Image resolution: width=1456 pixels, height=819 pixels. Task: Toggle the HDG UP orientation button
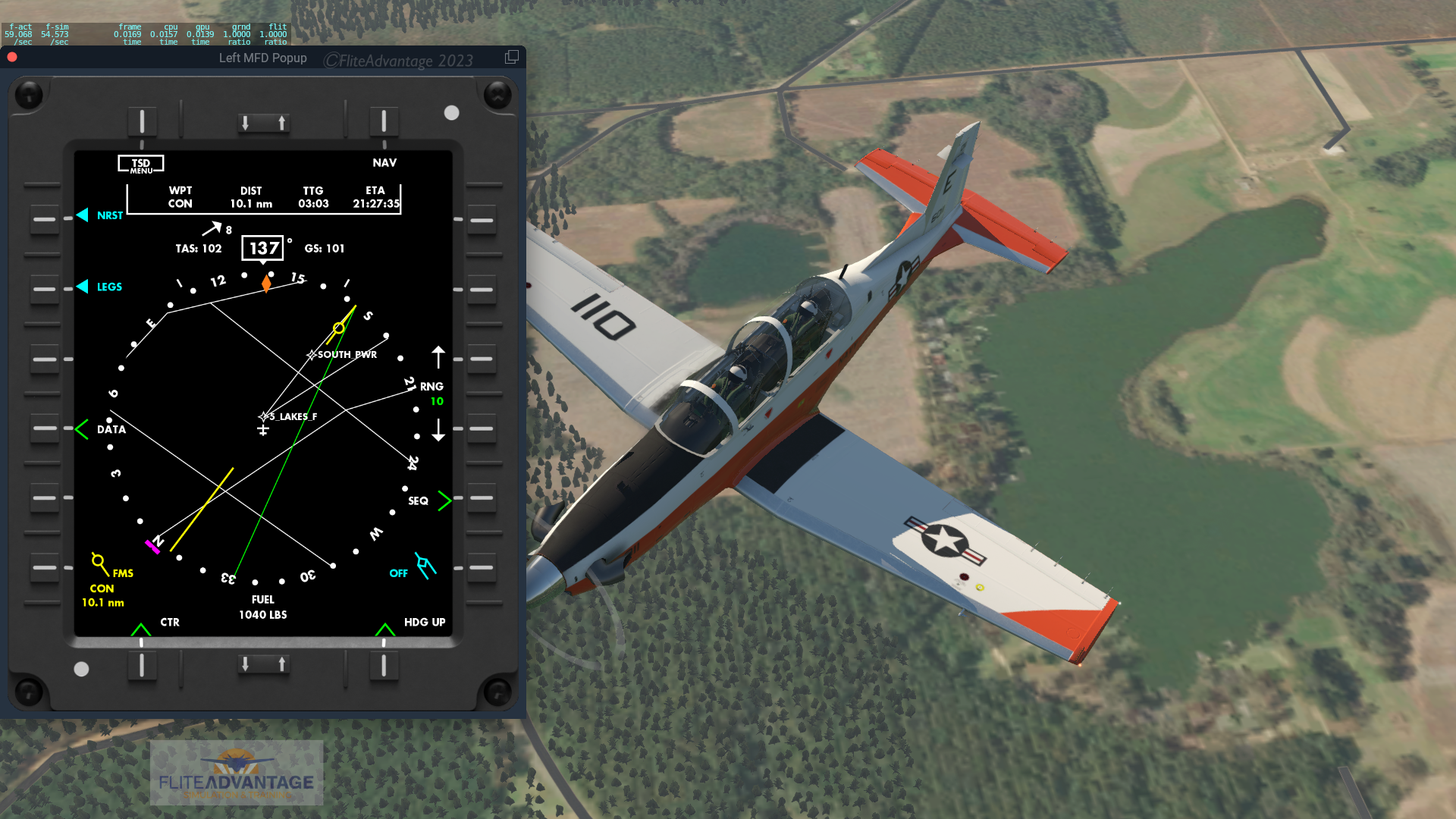click(x=384, y=665)
